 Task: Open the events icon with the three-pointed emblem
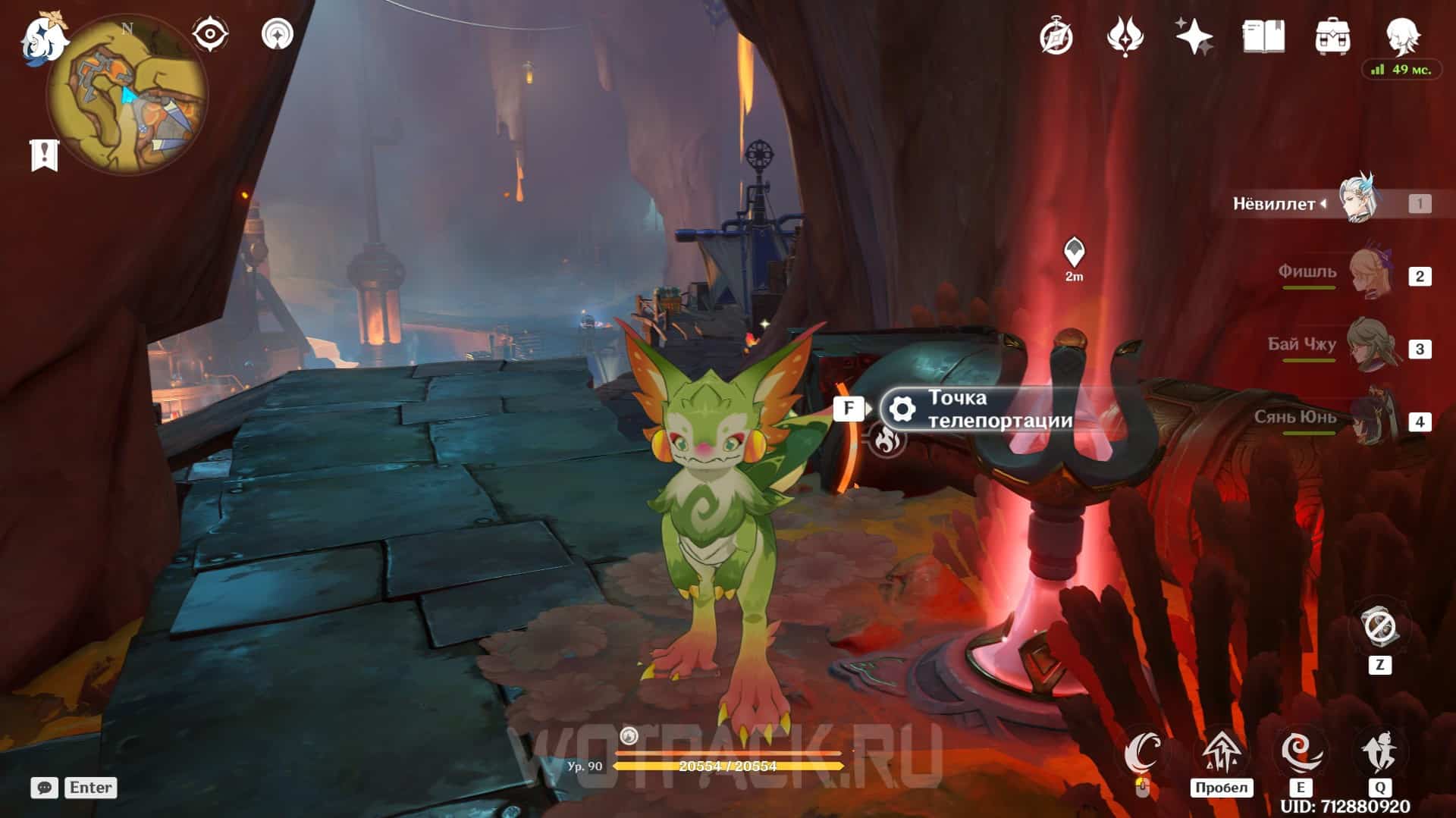click(1125, 36)
